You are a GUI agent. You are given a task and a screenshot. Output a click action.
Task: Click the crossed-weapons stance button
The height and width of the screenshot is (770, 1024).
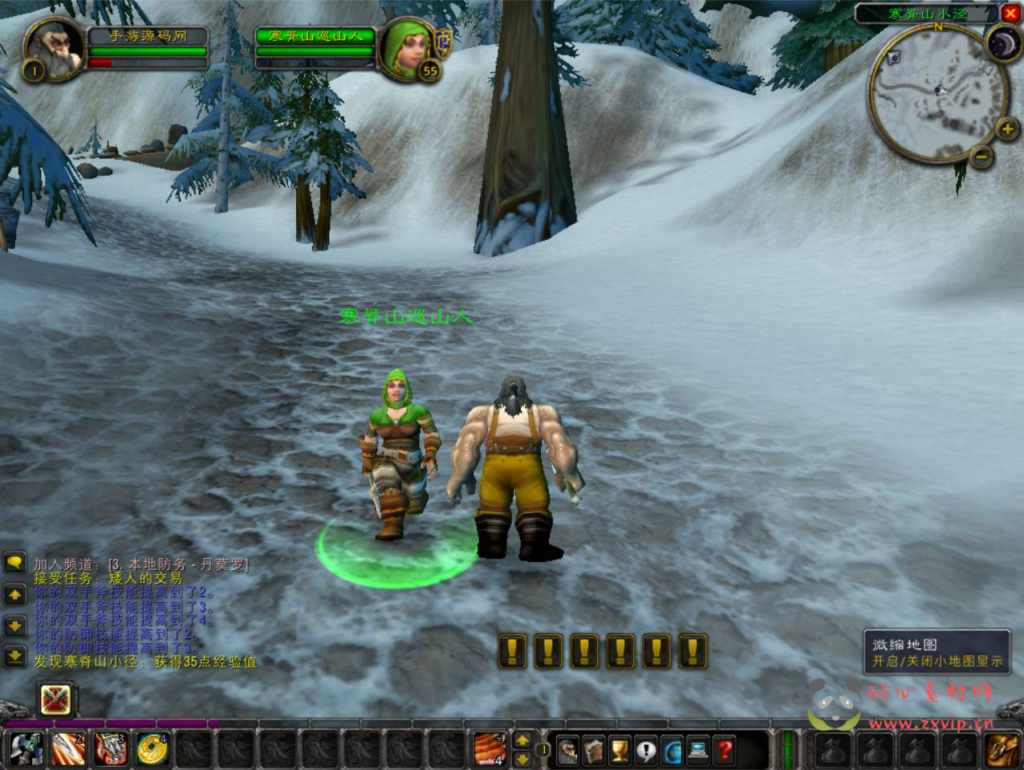(55, 699)
